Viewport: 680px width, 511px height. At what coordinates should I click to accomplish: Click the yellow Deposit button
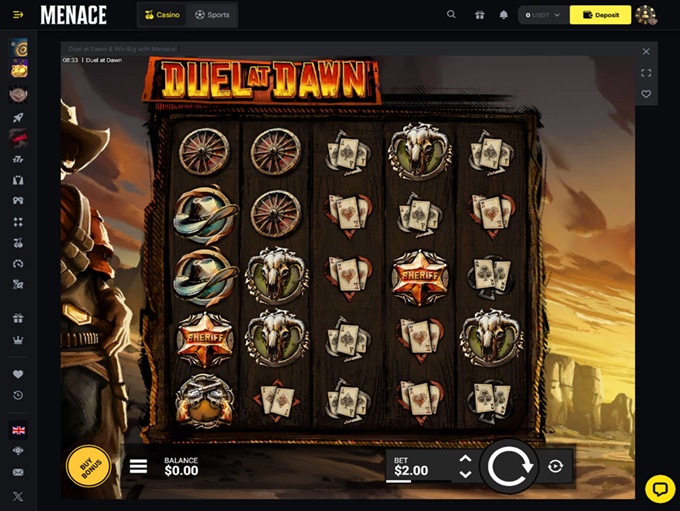pyautogui.click(x=600, y=15)
